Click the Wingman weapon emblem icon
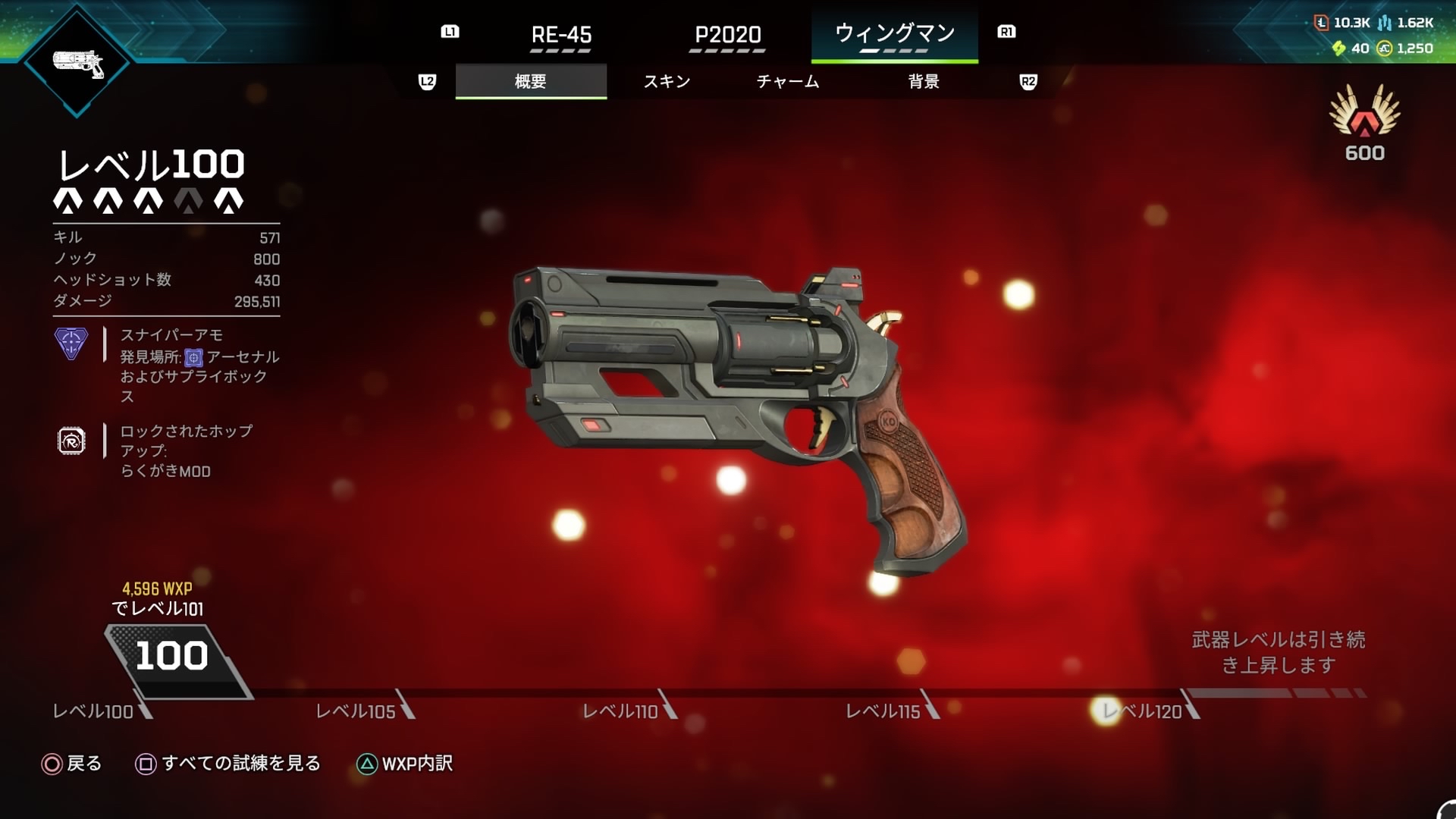This screenshot has height=819, width=1456. coord(77,64)
